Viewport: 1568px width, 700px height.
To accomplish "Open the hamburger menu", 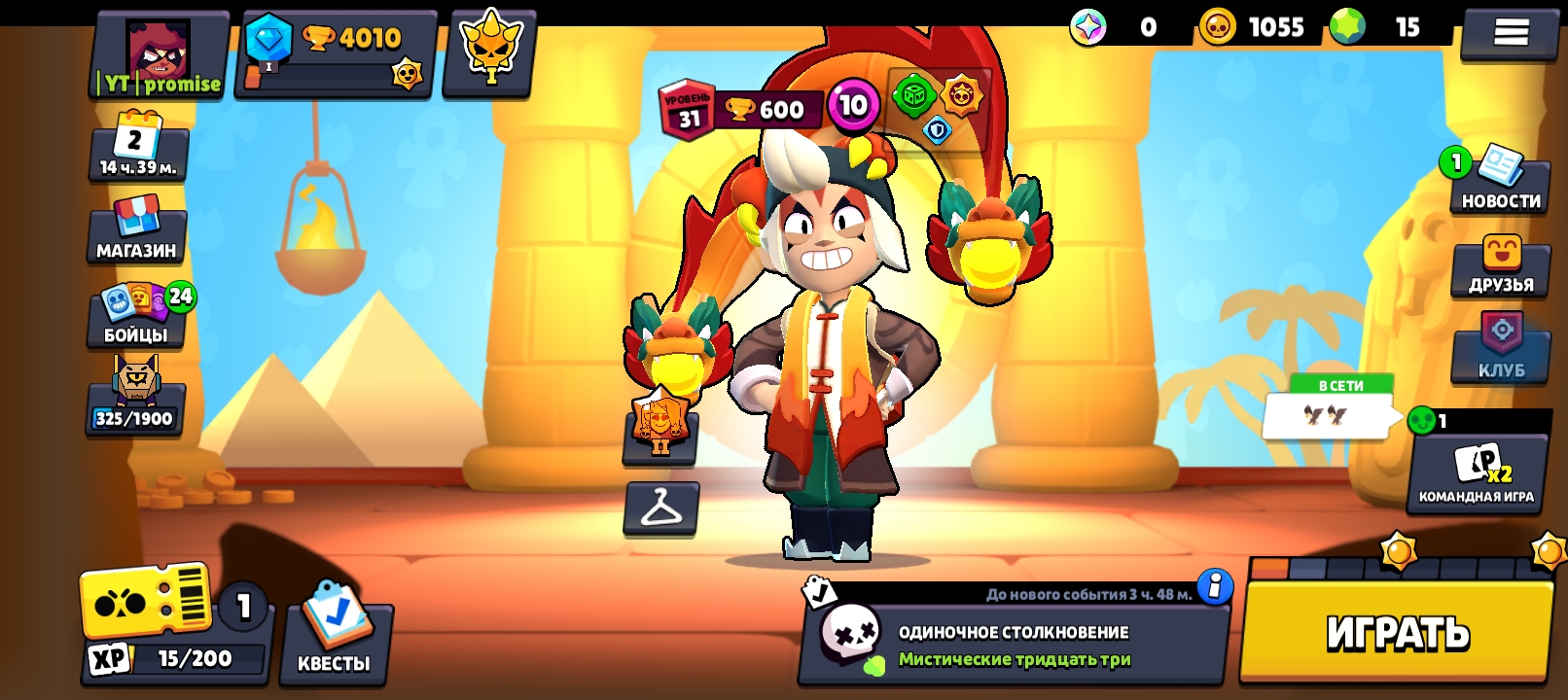I will (1510, 32).
